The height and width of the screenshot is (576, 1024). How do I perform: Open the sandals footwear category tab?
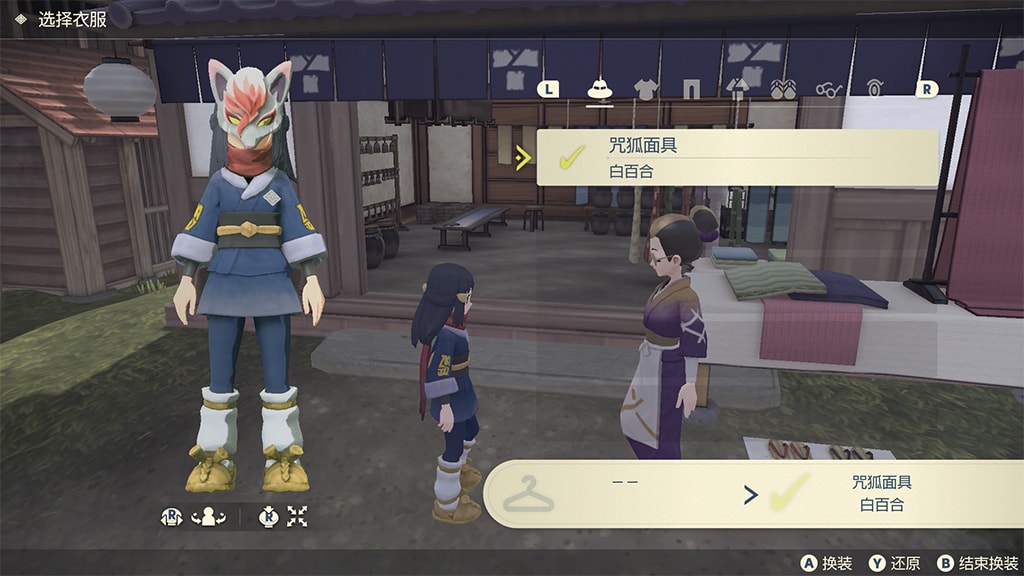point(783,89)
